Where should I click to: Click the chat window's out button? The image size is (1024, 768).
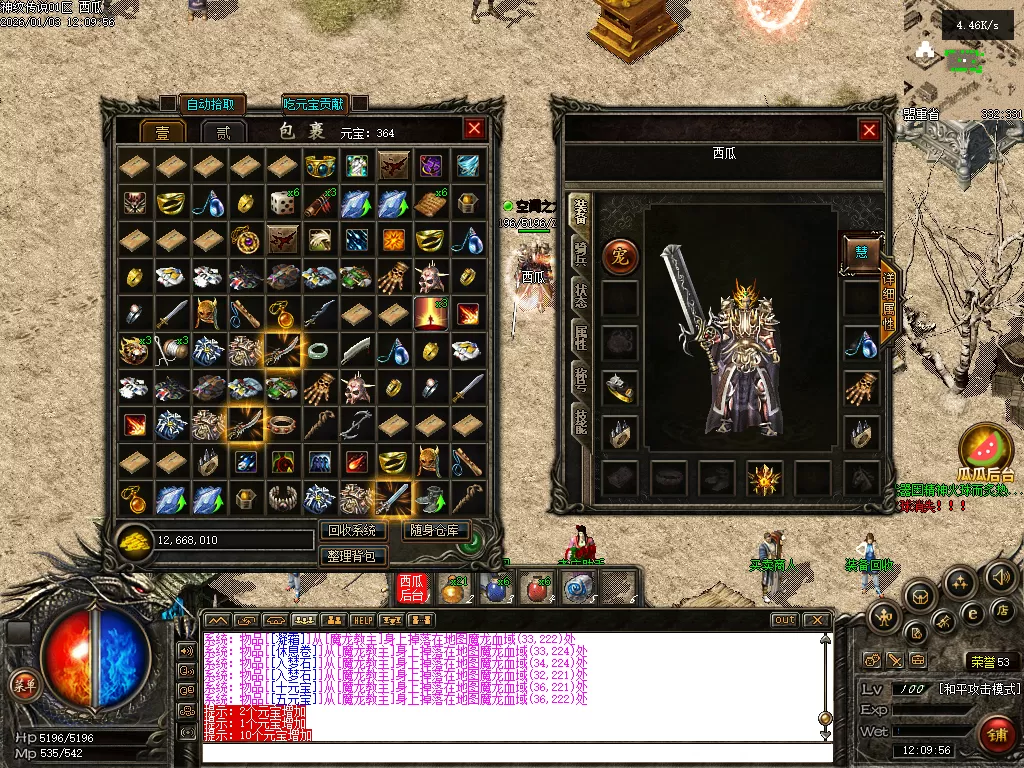785,621
